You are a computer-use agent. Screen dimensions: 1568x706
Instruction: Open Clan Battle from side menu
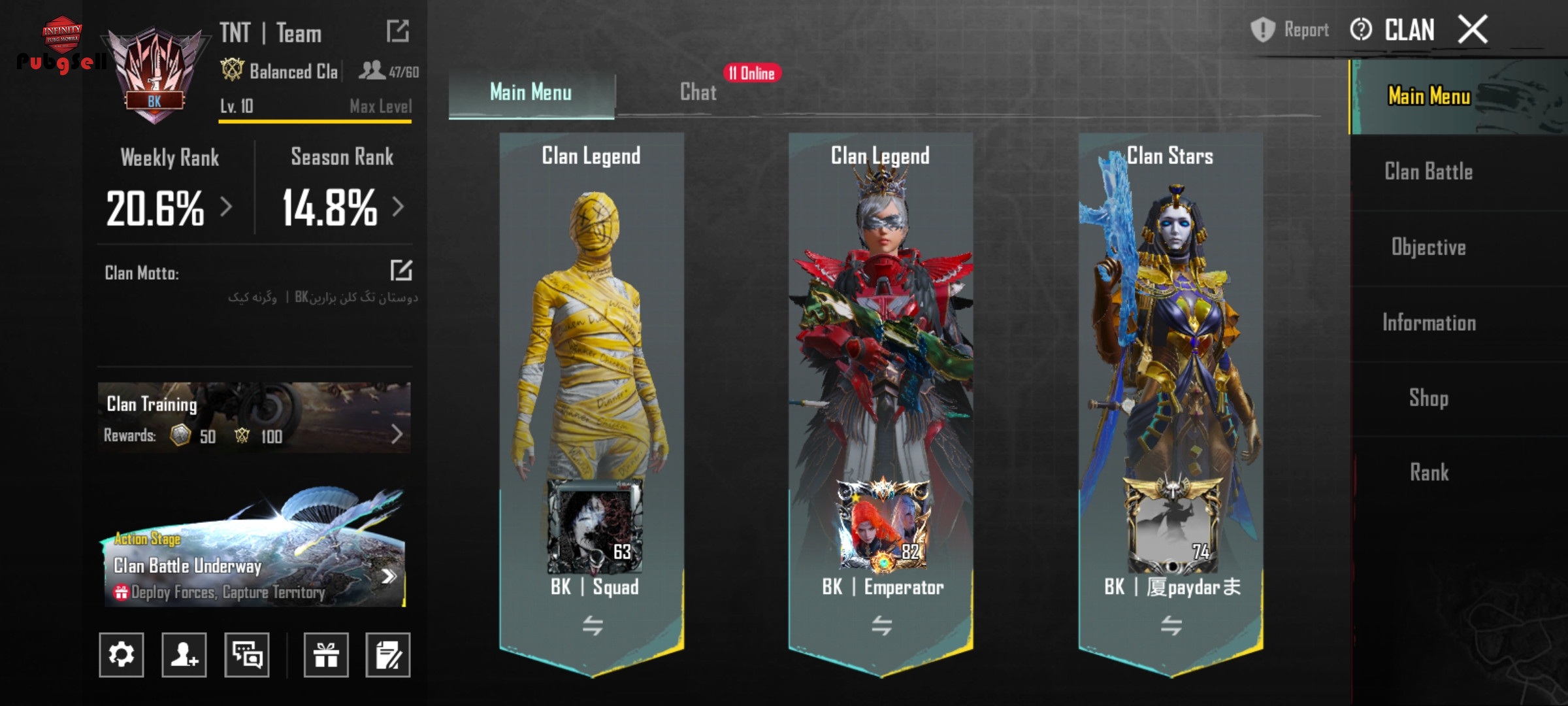1428,172
